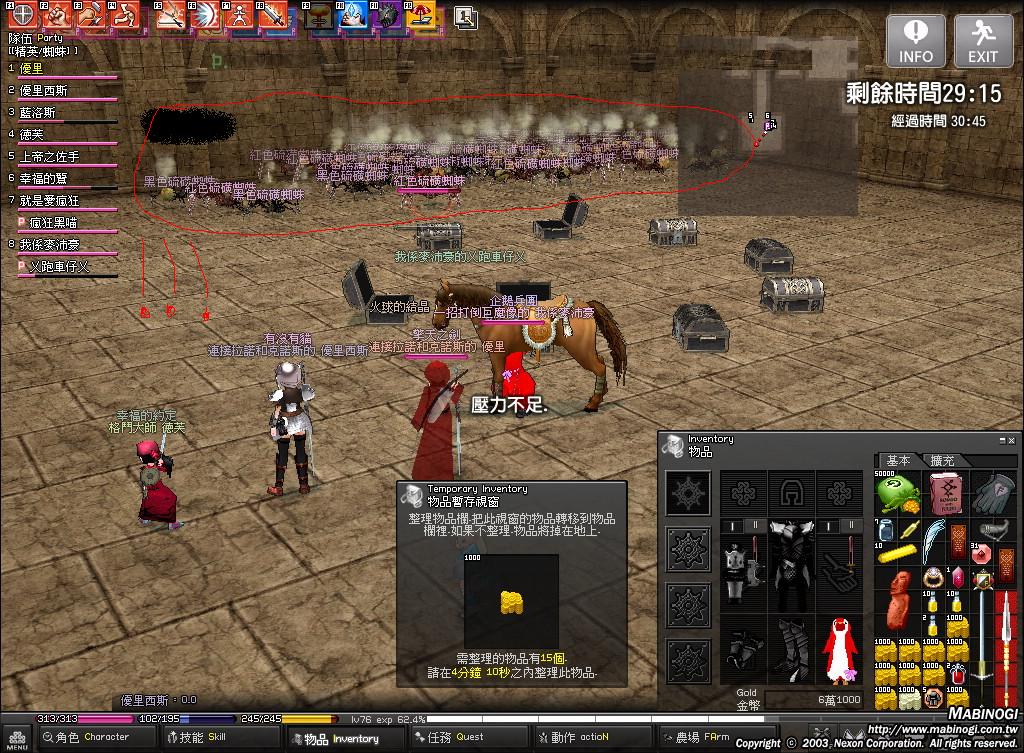This screenshot has height=753, width=1024.
Task: Close the Inventory window
Action: coord(1013,439)
